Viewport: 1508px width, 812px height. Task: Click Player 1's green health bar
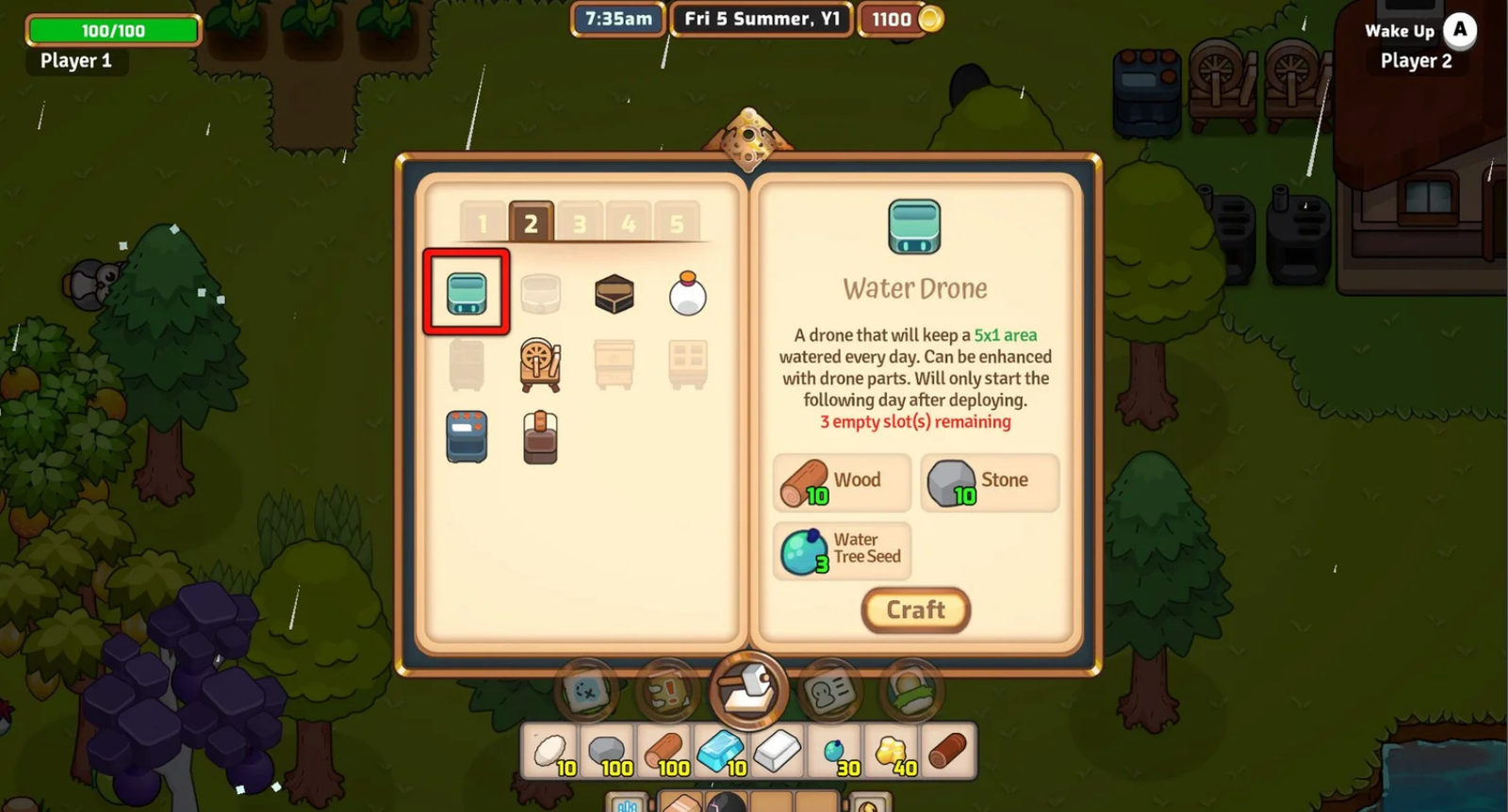tap(113, 30)
